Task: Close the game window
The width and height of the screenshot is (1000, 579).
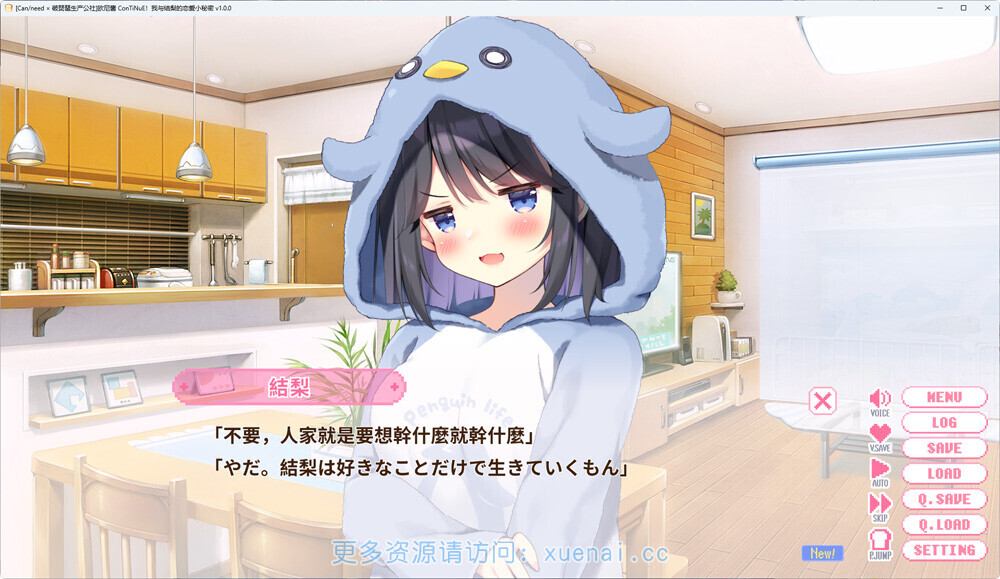Action: pyautogui.click(x=985, y=8)
